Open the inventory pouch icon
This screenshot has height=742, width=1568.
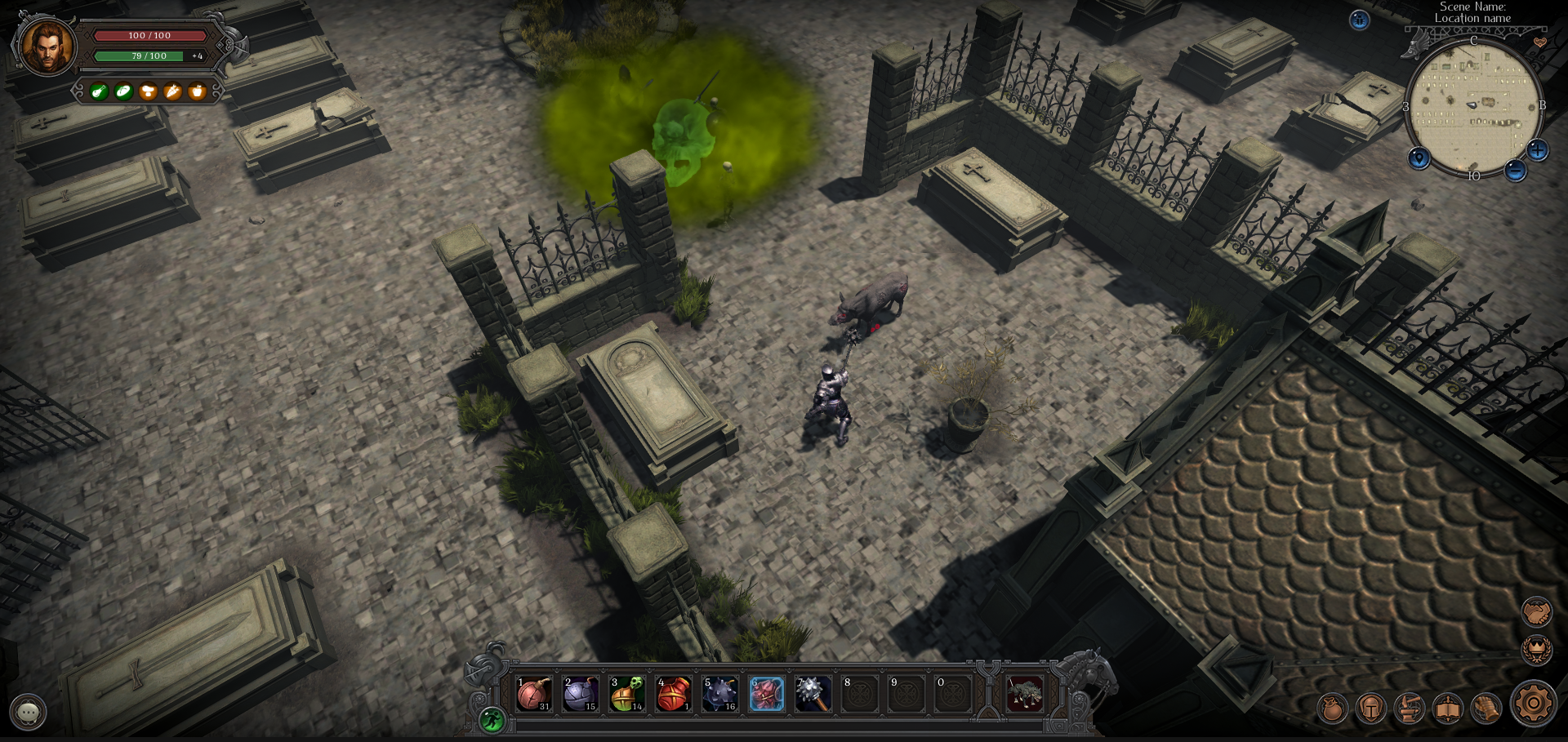coord(1332,708)
